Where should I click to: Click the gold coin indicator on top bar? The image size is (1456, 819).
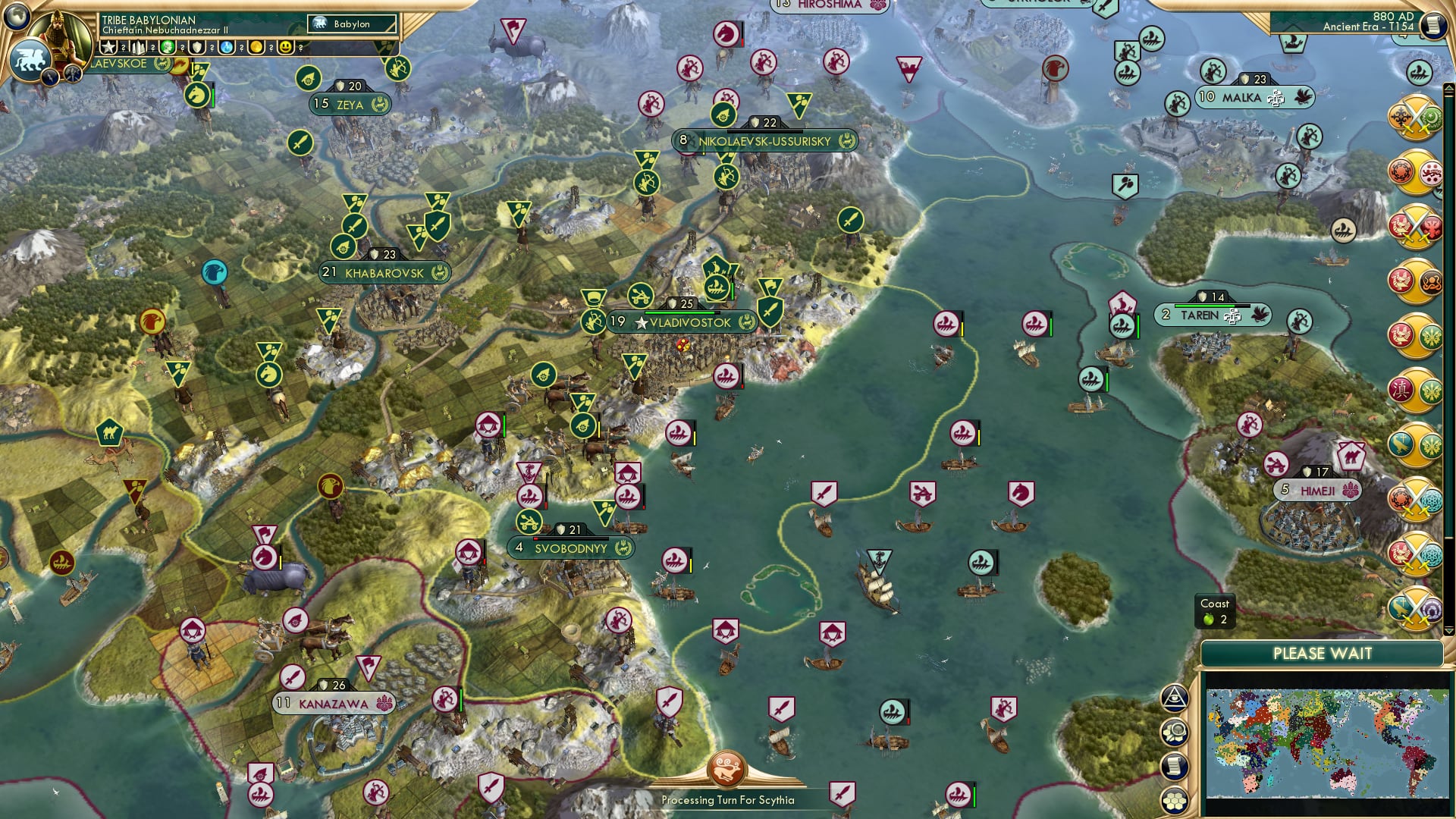[256, 48]
